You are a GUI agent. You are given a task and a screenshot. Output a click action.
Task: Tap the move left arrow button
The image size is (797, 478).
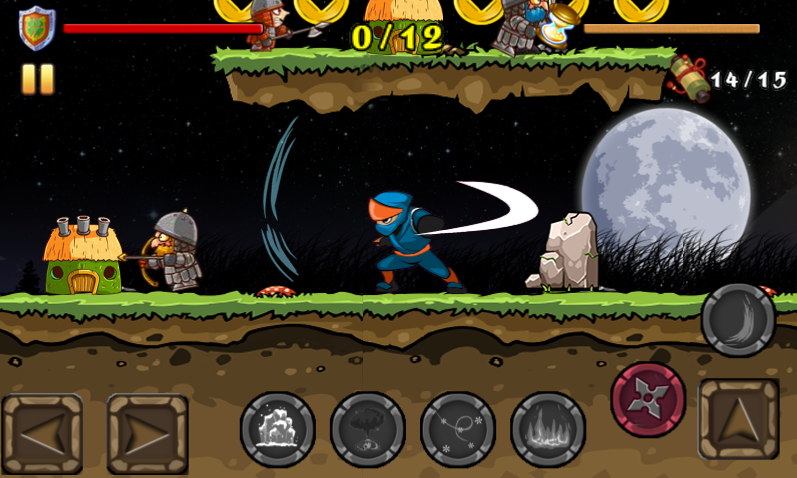tap(41, 434)
